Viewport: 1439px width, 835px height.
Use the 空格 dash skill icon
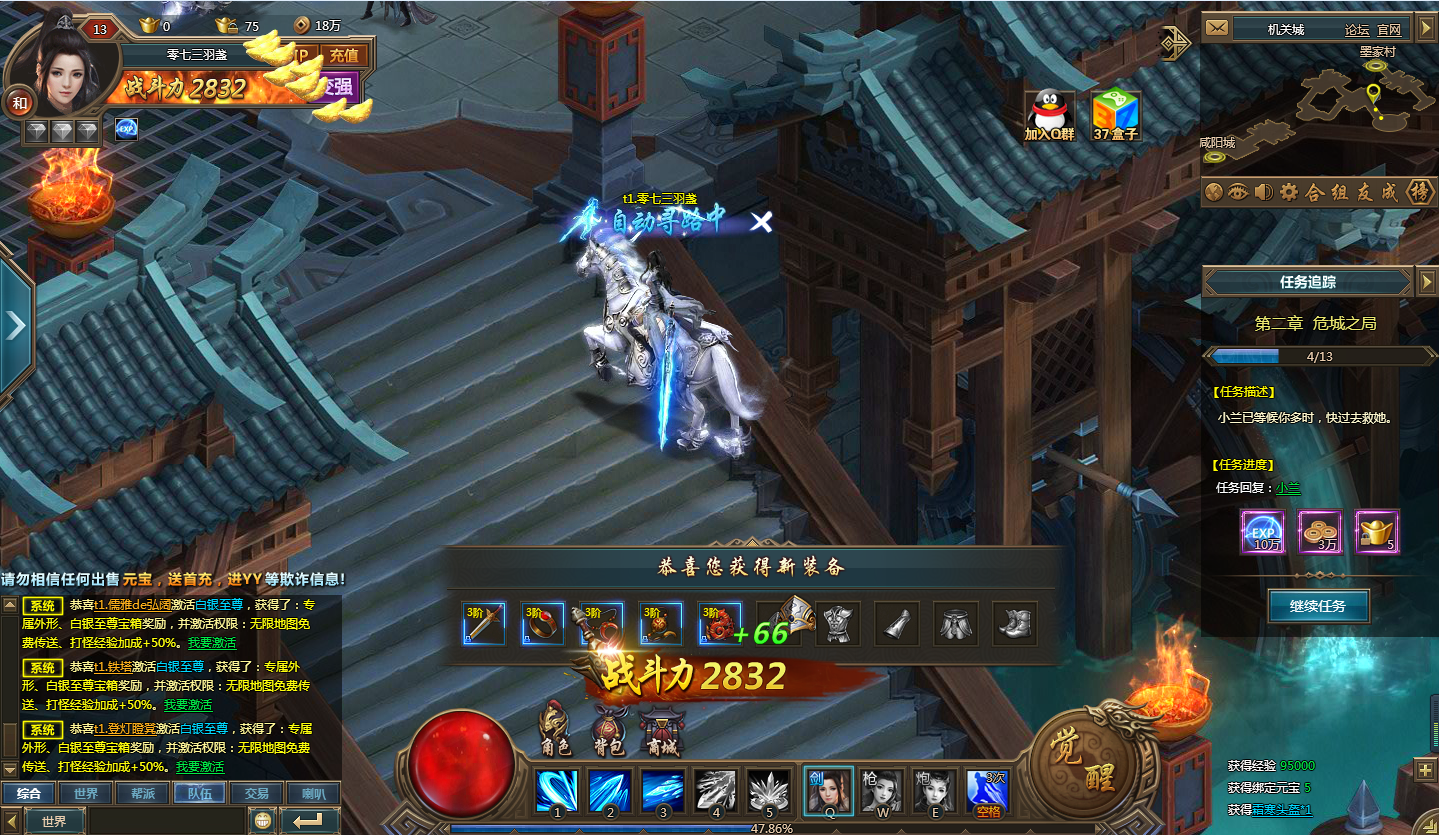click(987, 791)
